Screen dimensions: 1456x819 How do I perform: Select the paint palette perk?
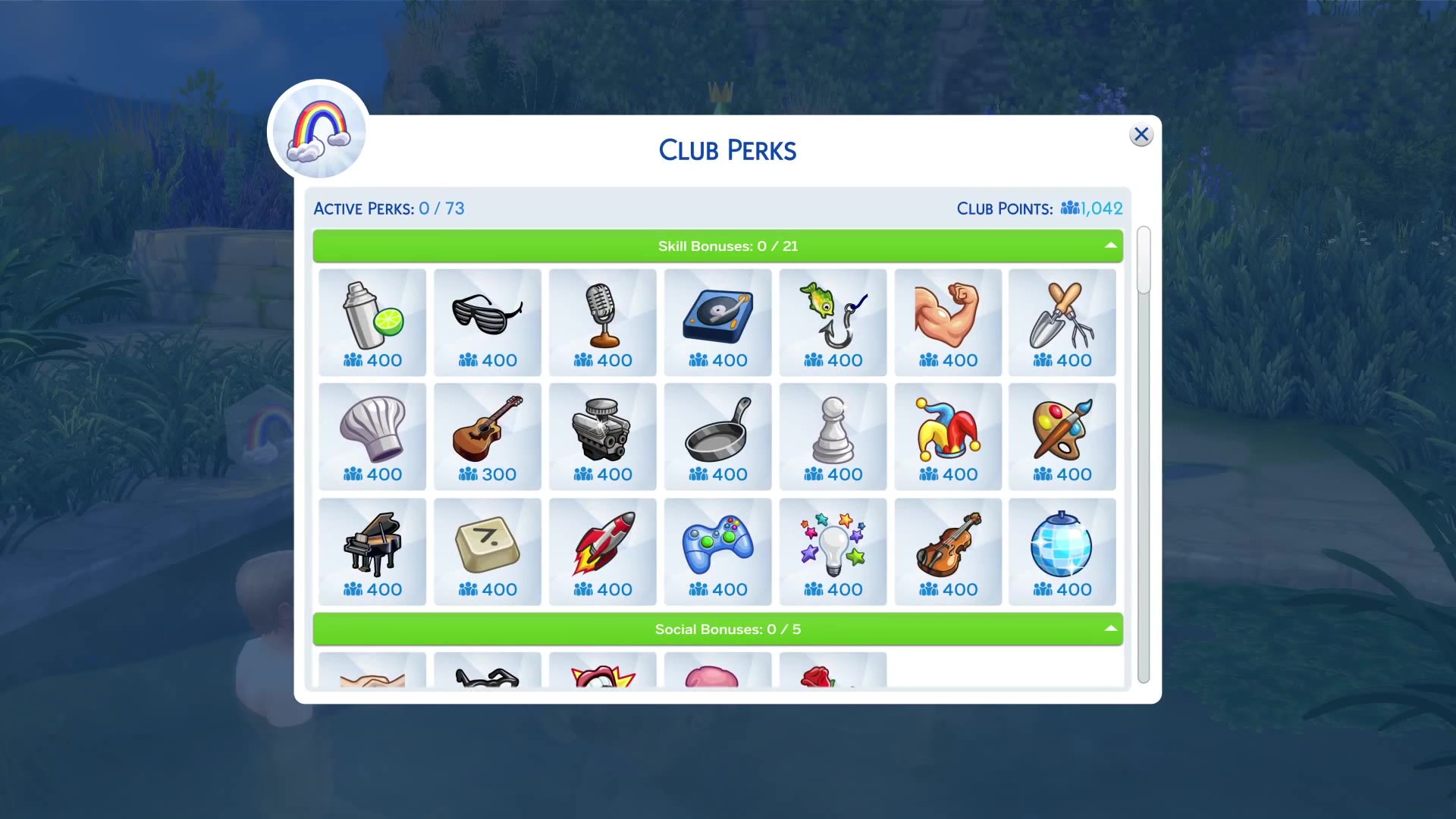coord(1062,437)
